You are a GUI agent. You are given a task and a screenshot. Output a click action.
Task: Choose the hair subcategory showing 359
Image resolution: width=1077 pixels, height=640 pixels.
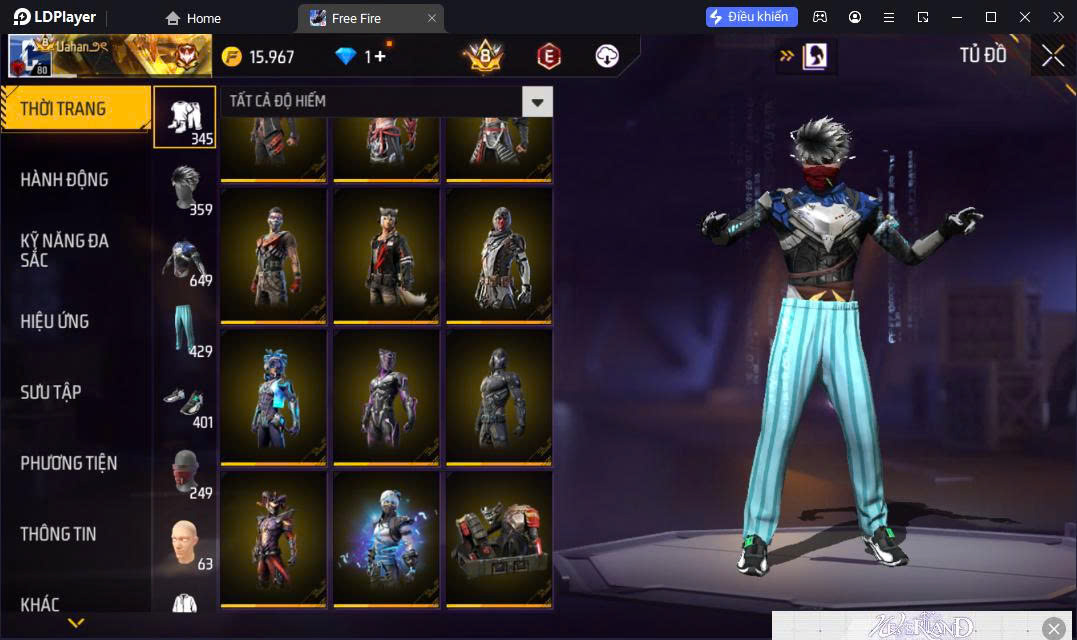[184, 188]
